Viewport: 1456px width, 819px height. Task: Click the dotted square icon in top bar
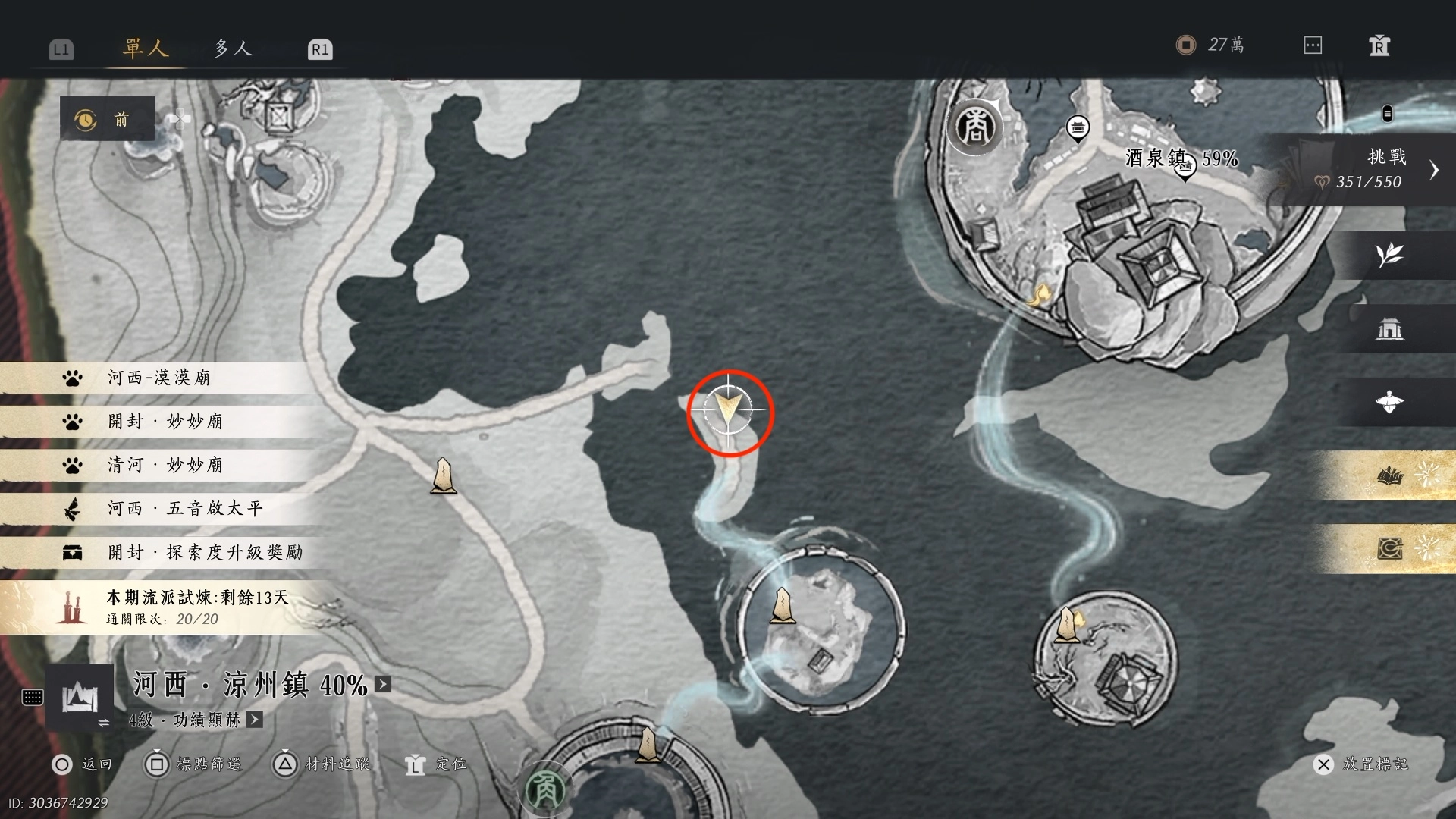[1313, 45]
